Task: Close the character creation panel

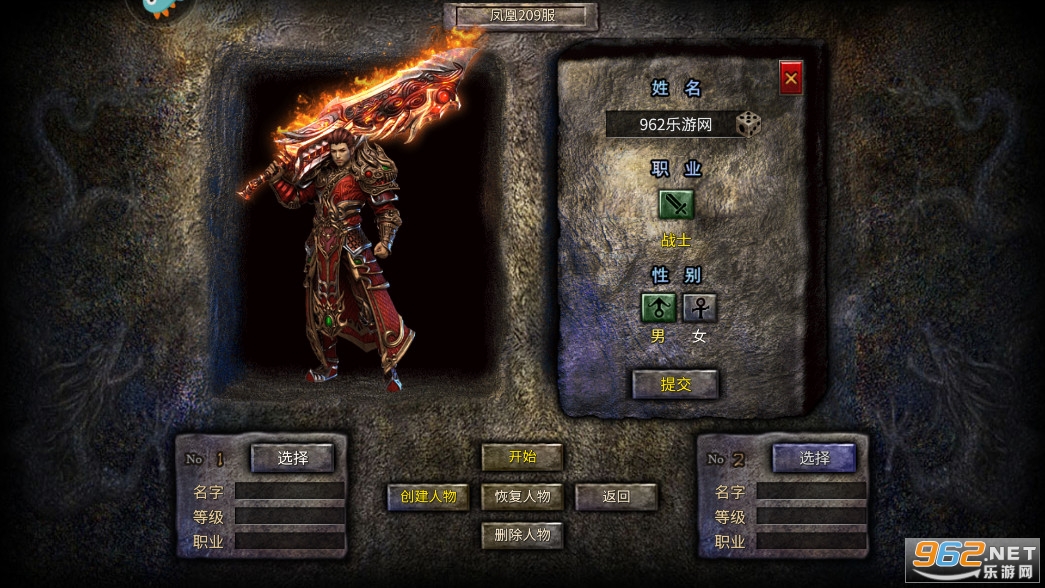Action: [x=791, y=78]
